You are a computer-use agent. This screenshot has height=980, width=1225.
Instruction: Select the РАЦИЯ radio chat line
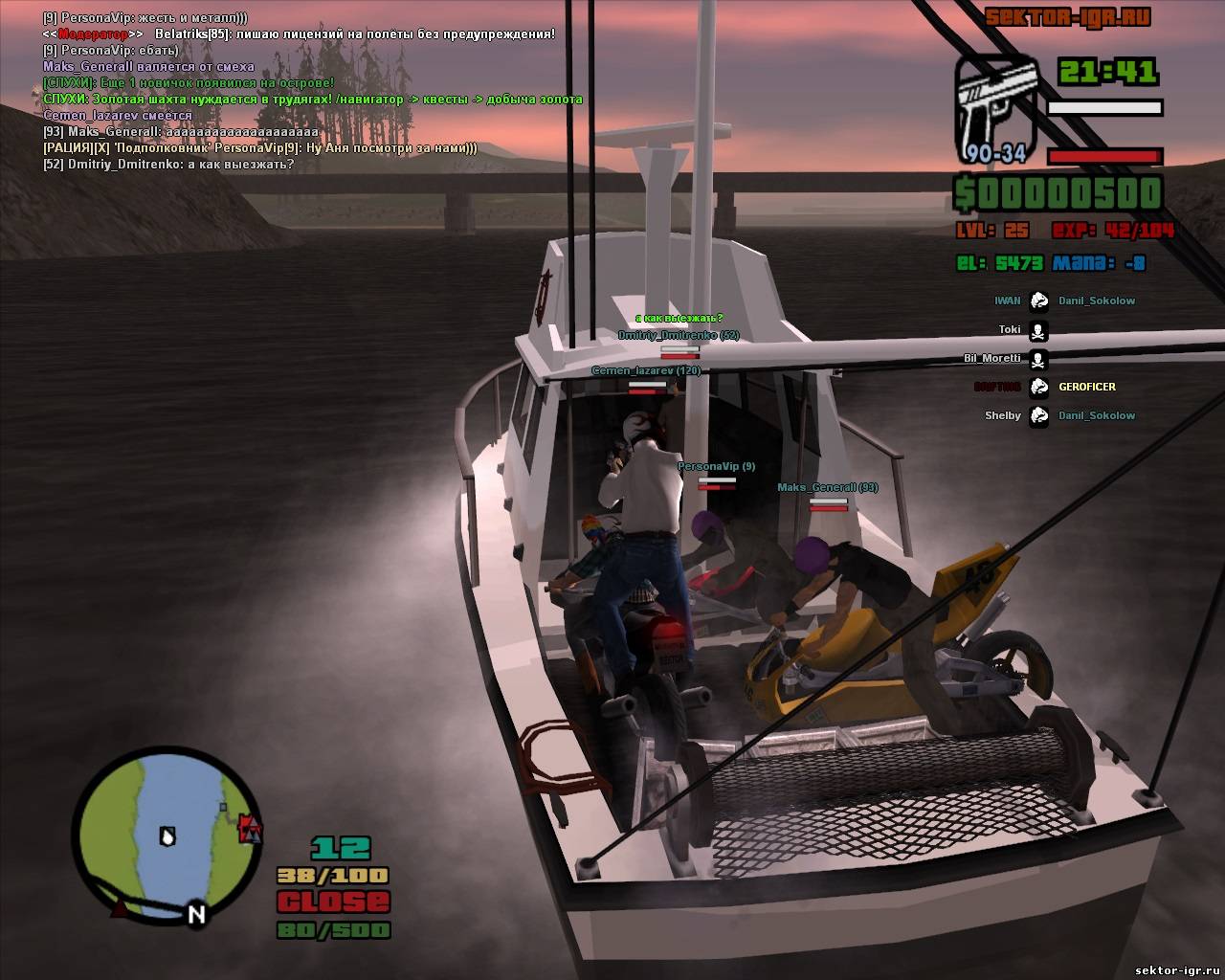[x=260, y=148]
